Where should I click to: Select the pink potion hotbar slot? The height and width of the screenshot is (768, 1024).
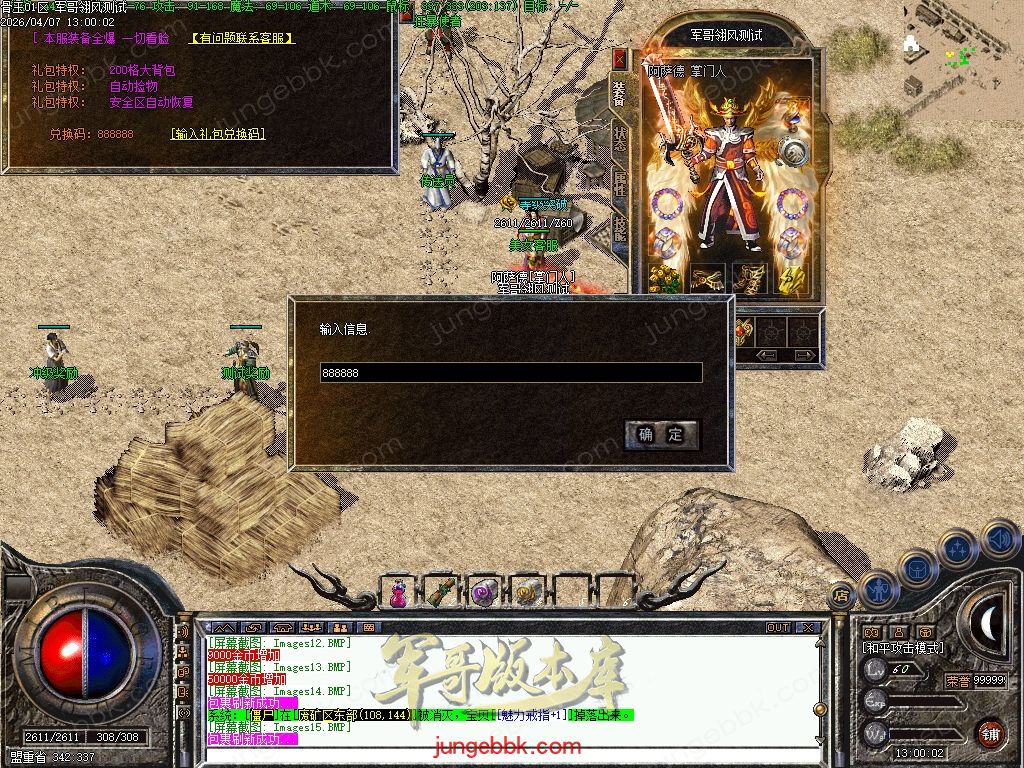[x=398, y=593]
